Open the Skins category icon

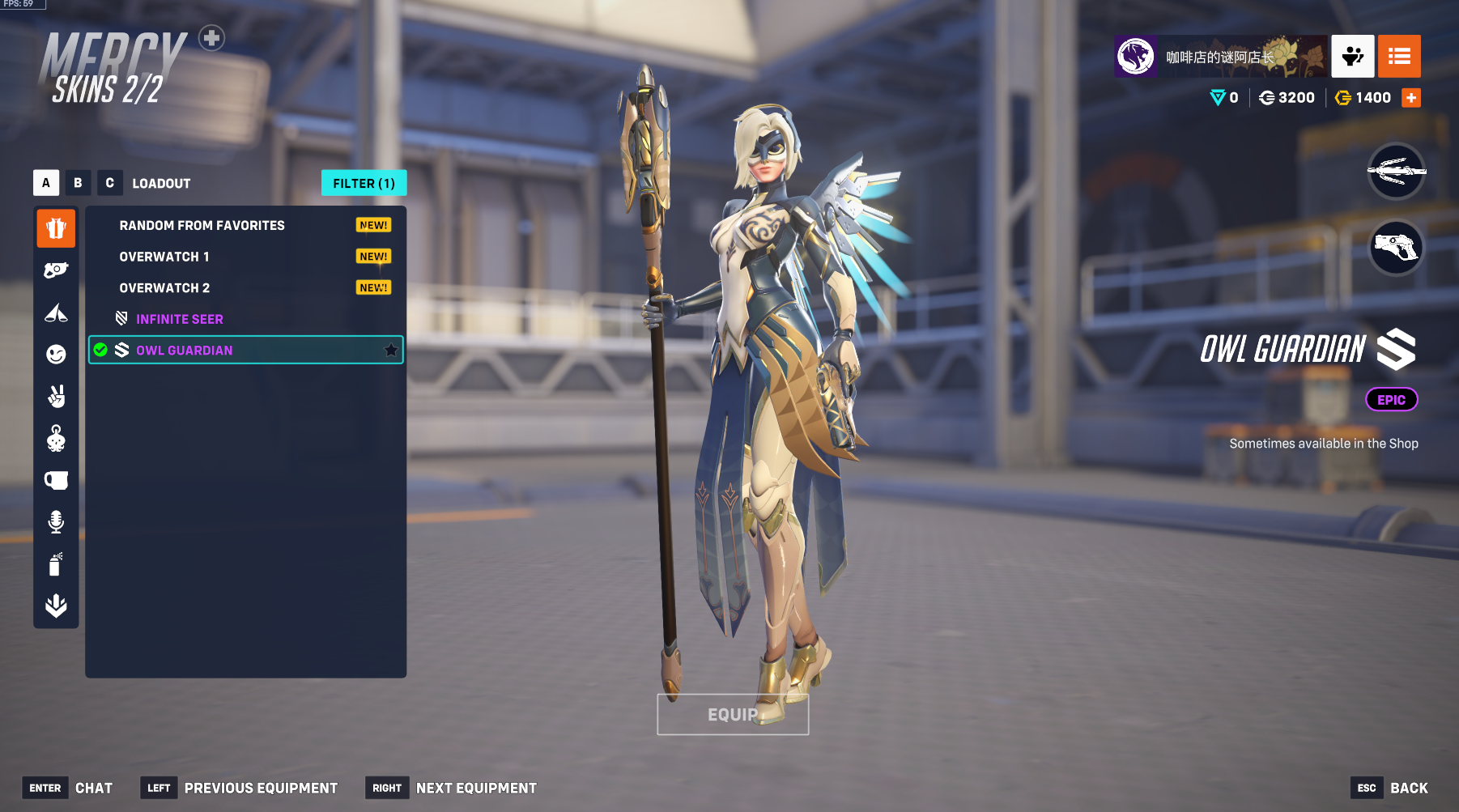coord(56,228)
